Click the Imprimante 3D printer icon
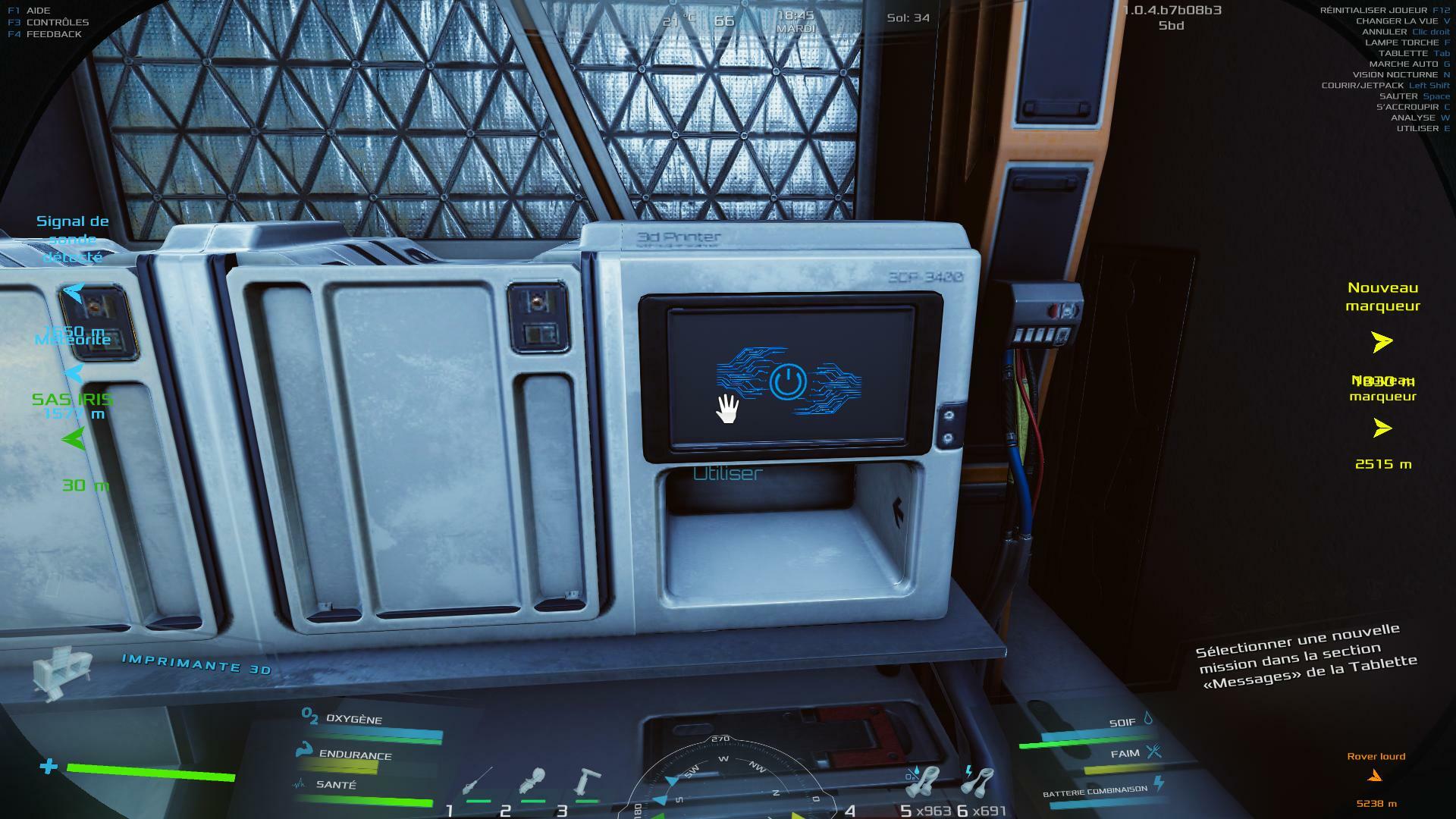1456x819 pixels. tap(62, 671)
